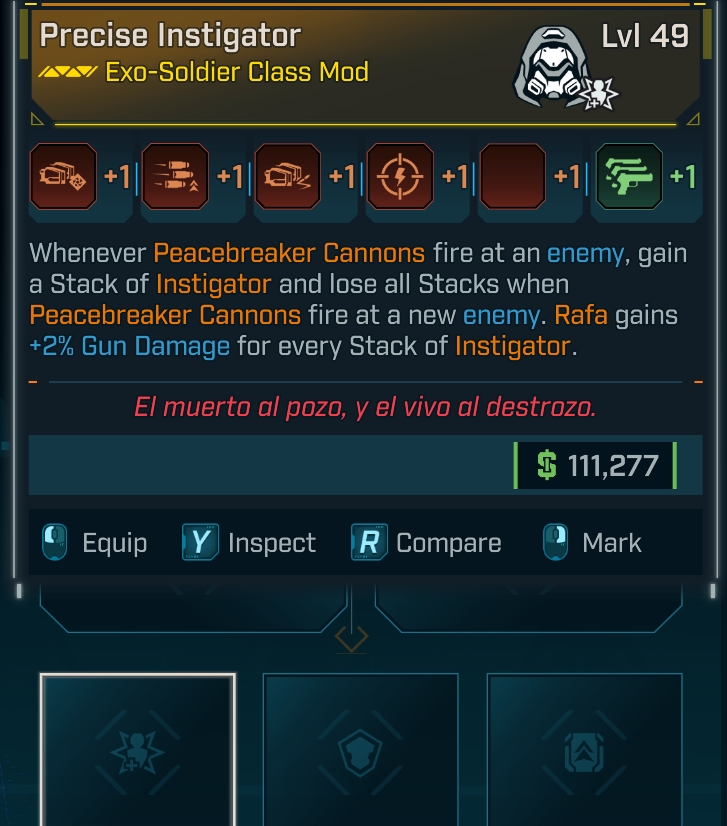
Task: Select the green pistols skill bonus icon
Action: click(628, 177)
